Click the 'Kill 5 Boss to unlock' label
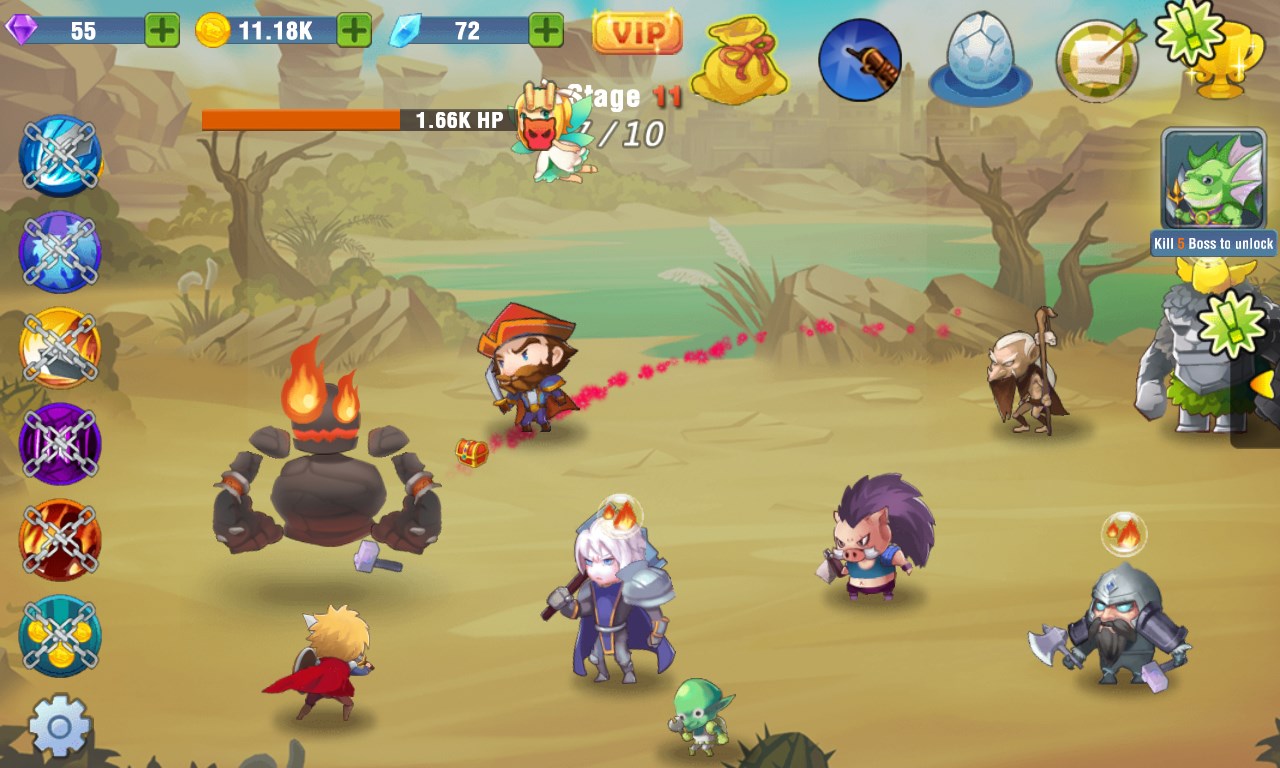This screenshot has height=768, width=1280. [1213, 243]
